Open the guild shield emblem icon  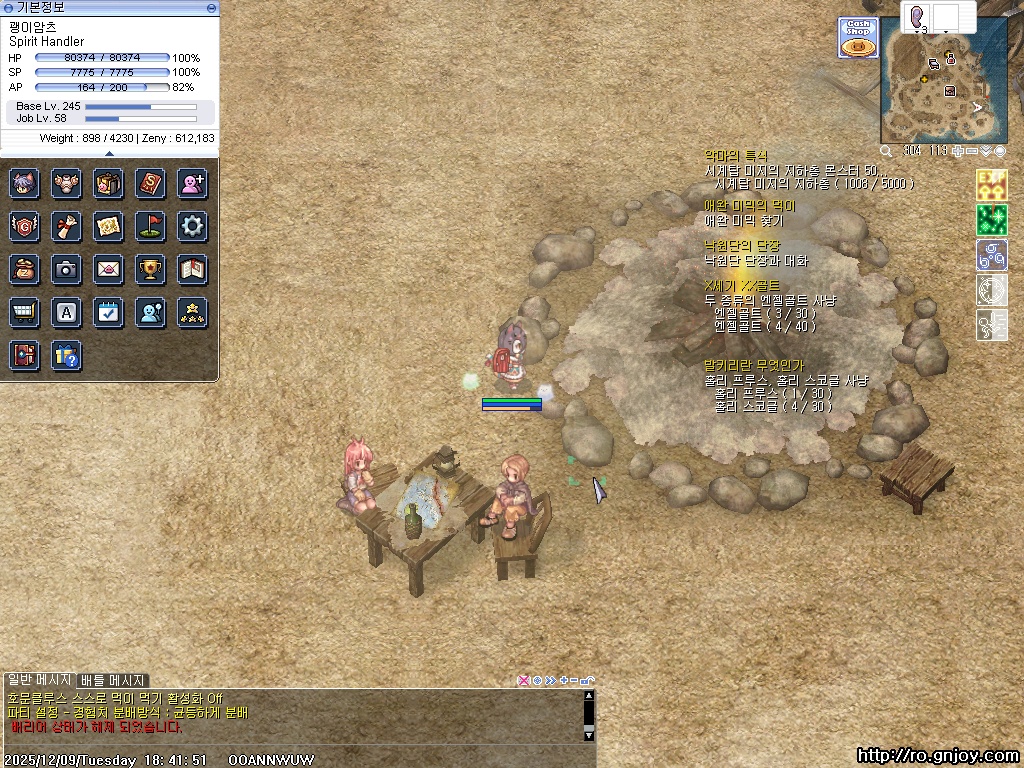[24, 226]
